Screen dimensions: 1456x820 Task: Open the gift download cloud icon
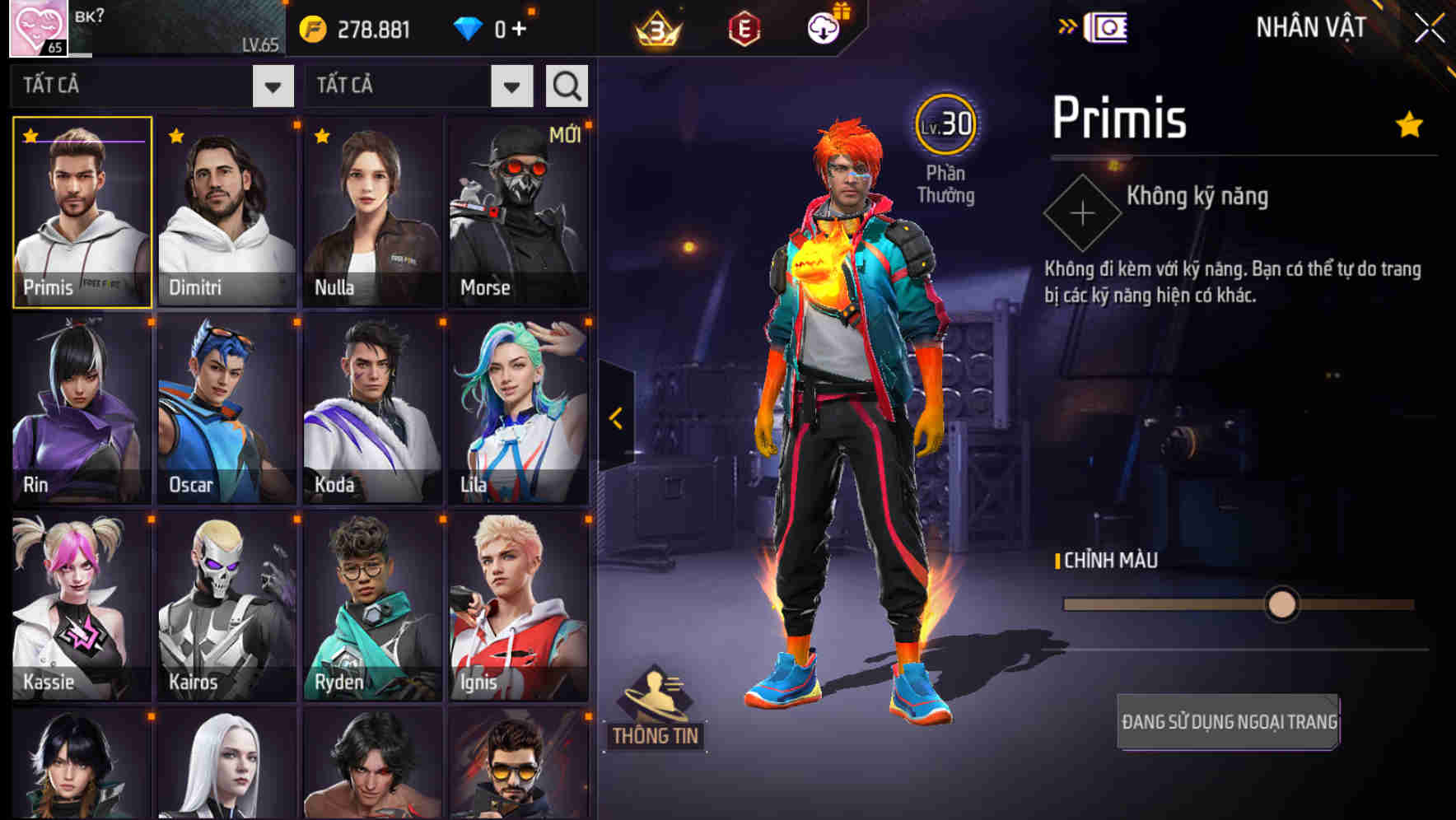824,26
